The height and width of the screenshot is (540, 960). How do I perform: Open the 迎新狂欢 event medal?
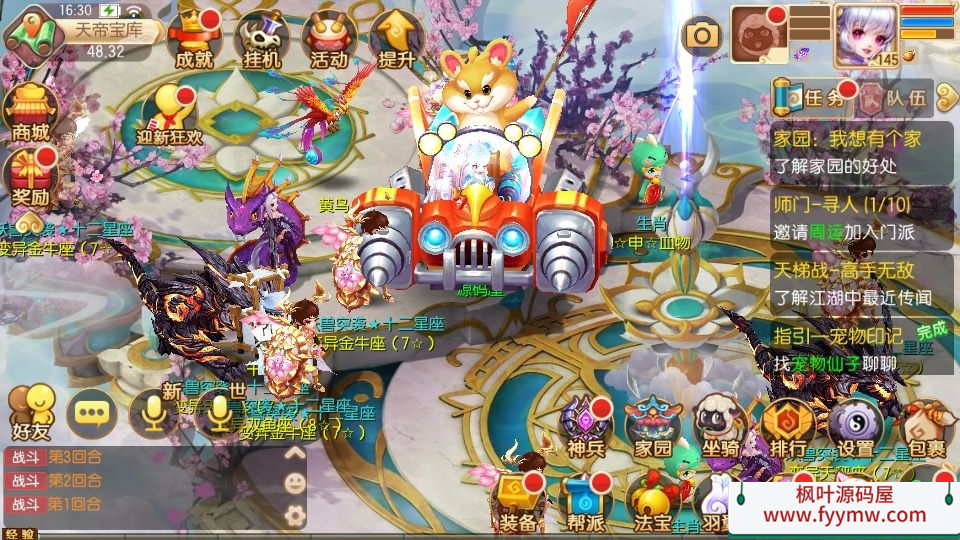[169, 113]
